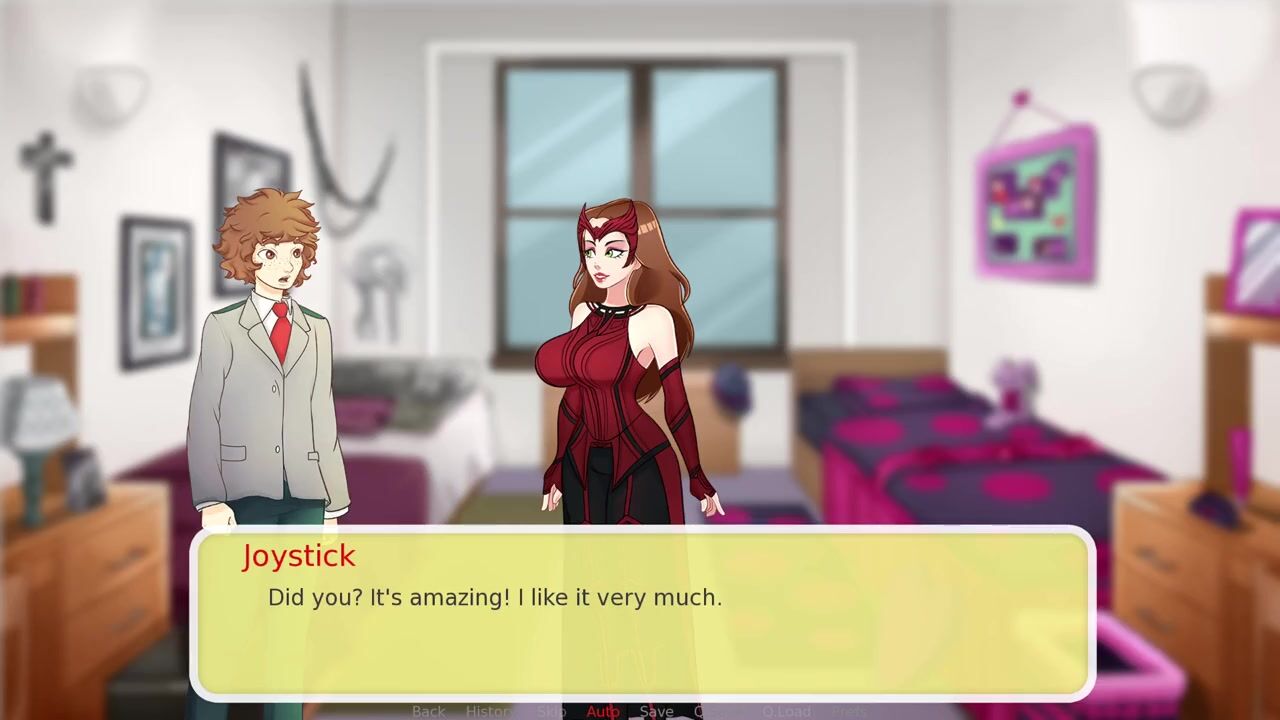This screenshot has height=720, width=1280.
Task: Open the Save menu
Action: click(x=656, y=711)
